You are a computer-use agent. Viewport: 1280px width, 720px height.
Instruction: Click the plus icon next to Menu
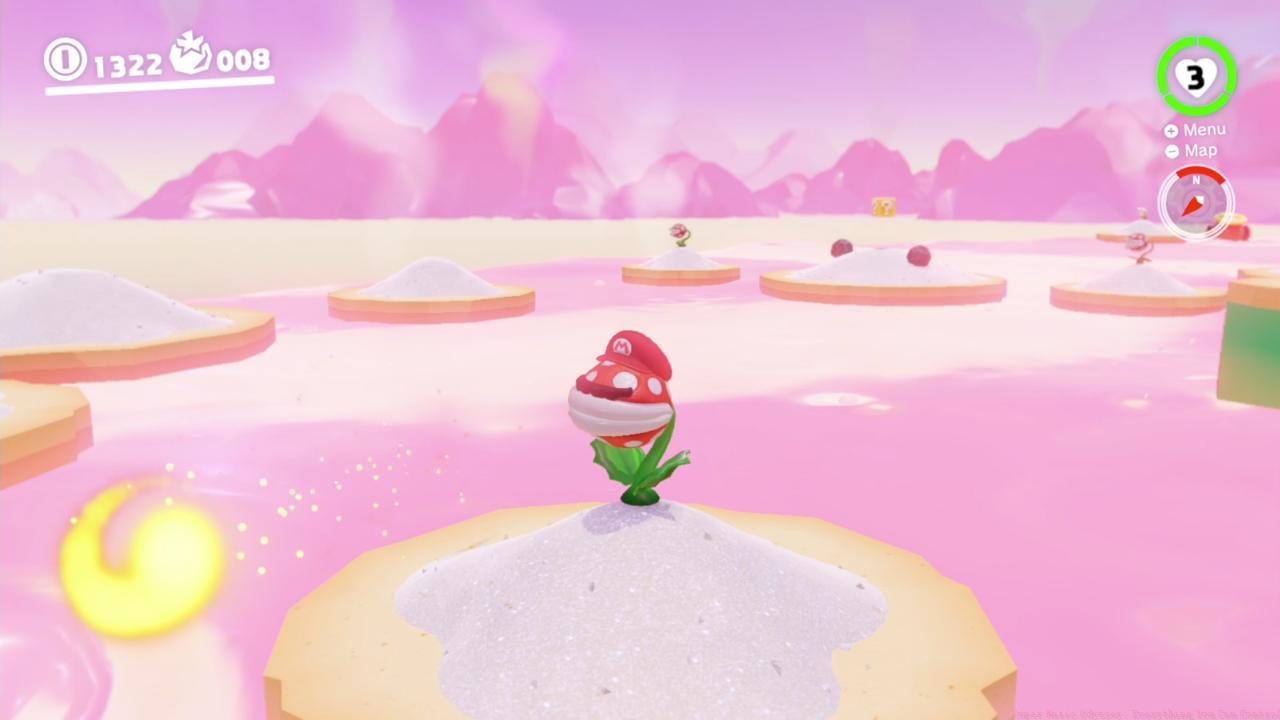(1170, 129)
